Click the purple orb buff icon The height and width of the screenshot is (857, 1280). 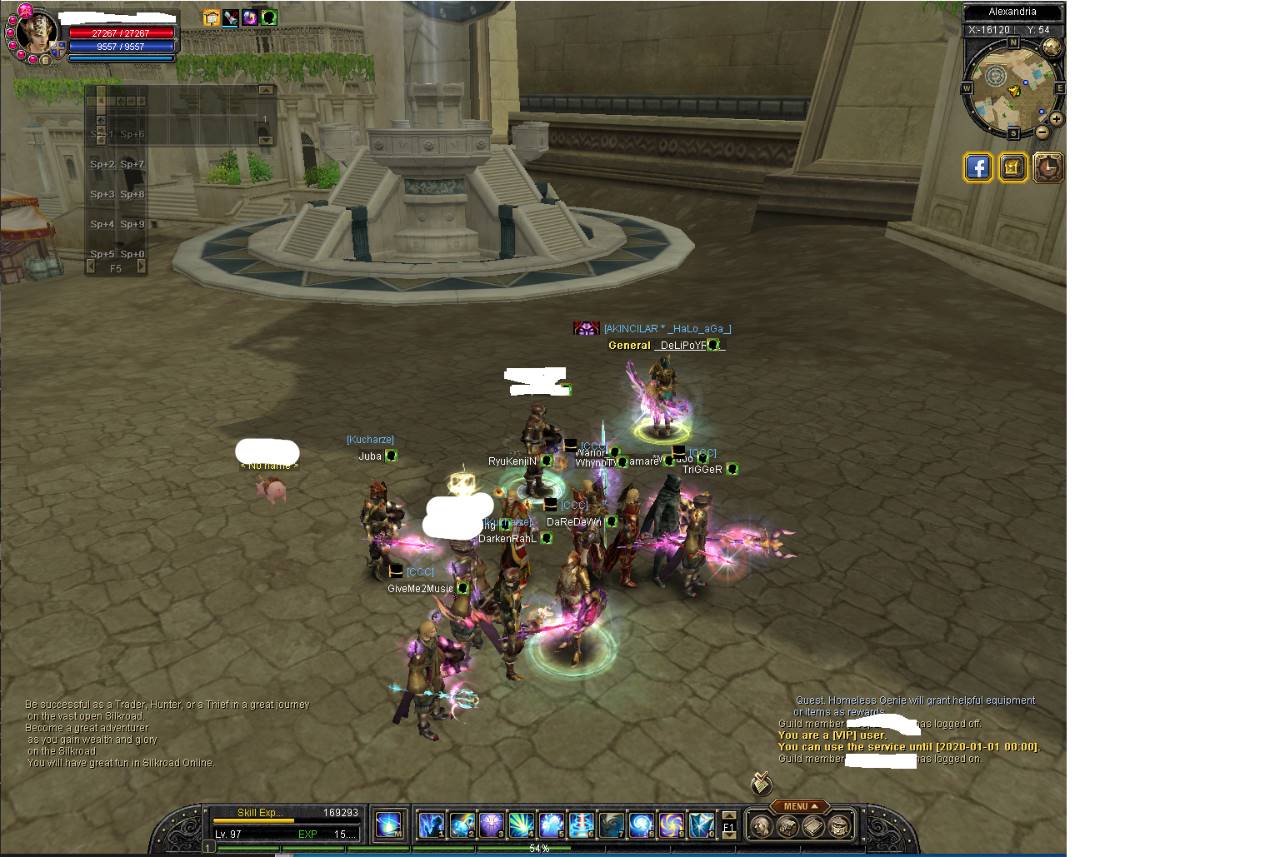(250, 17)
